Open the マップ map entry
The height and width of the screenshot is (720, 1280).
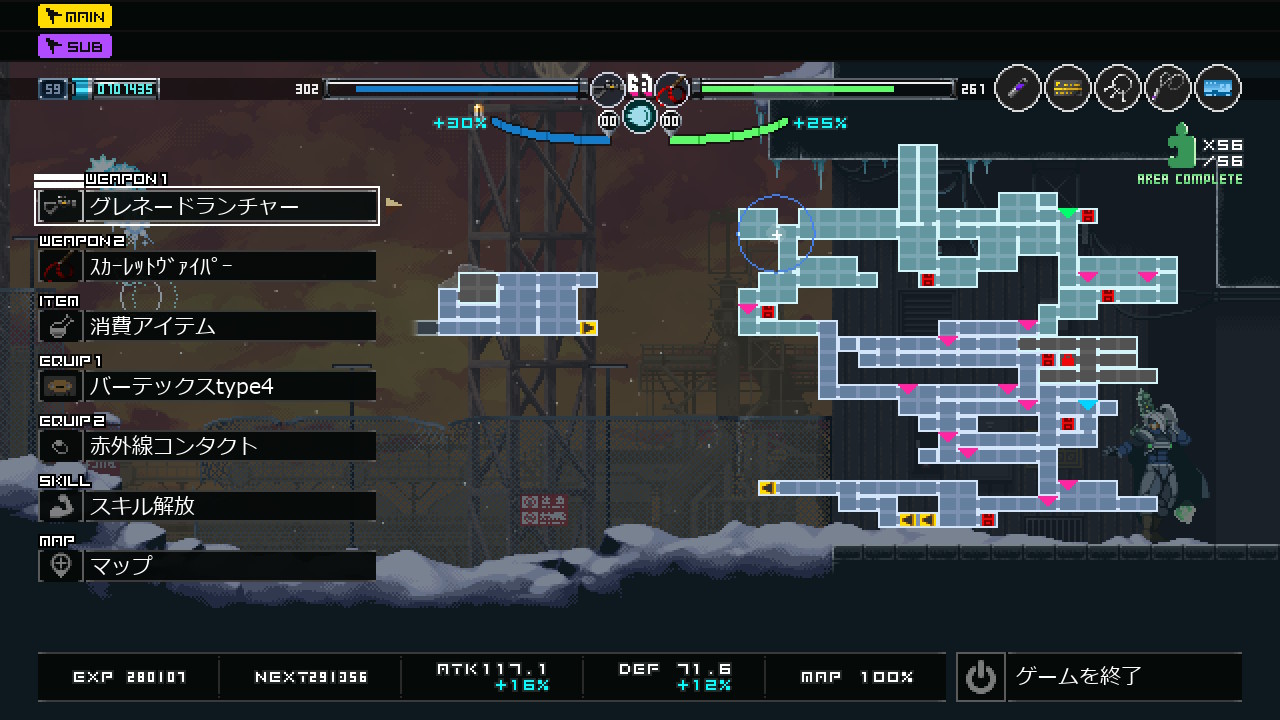[207, 566]
